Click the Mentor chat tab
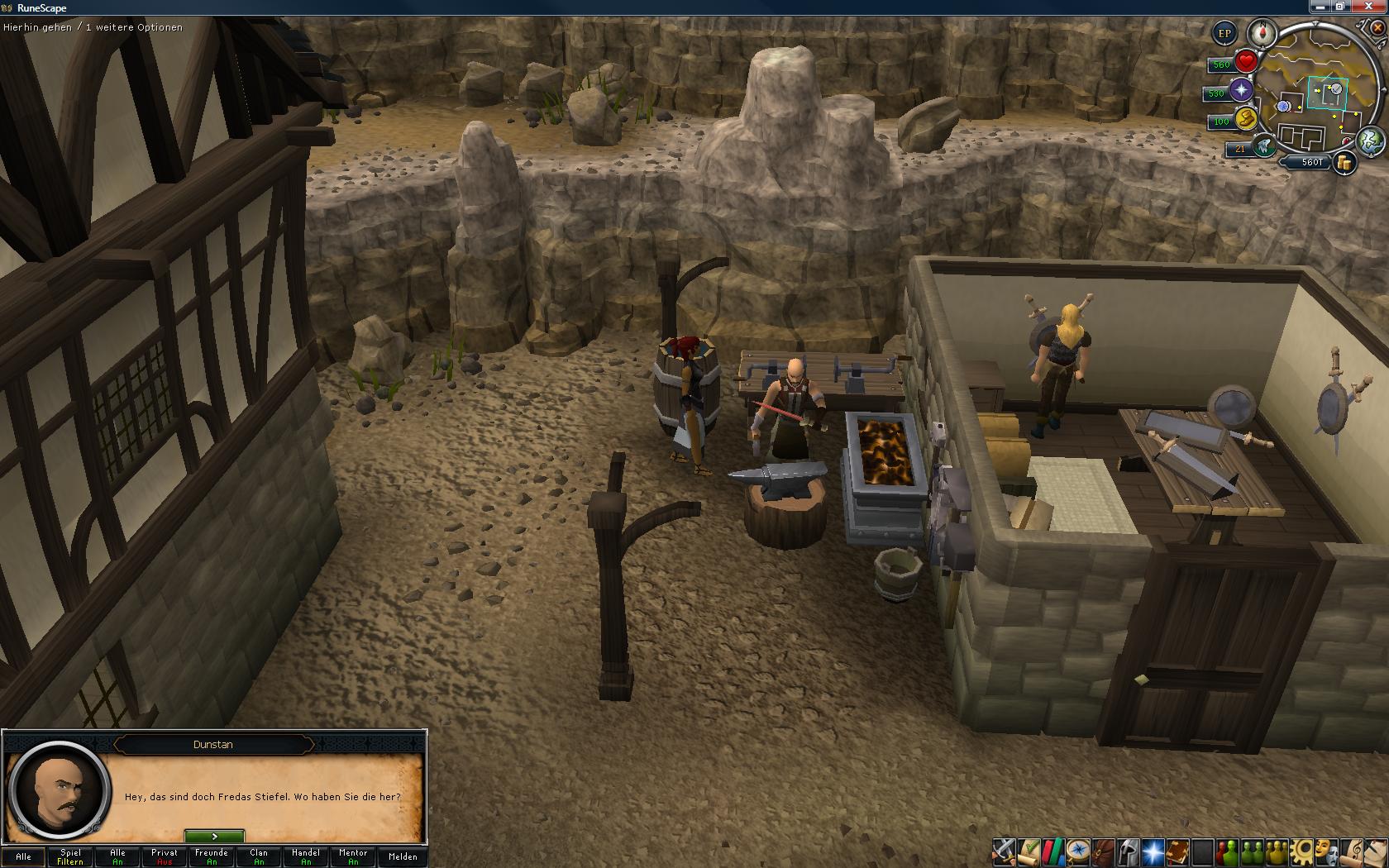Image resolution: width=1389 pixels, height=868 pixels. pos(353,856)
